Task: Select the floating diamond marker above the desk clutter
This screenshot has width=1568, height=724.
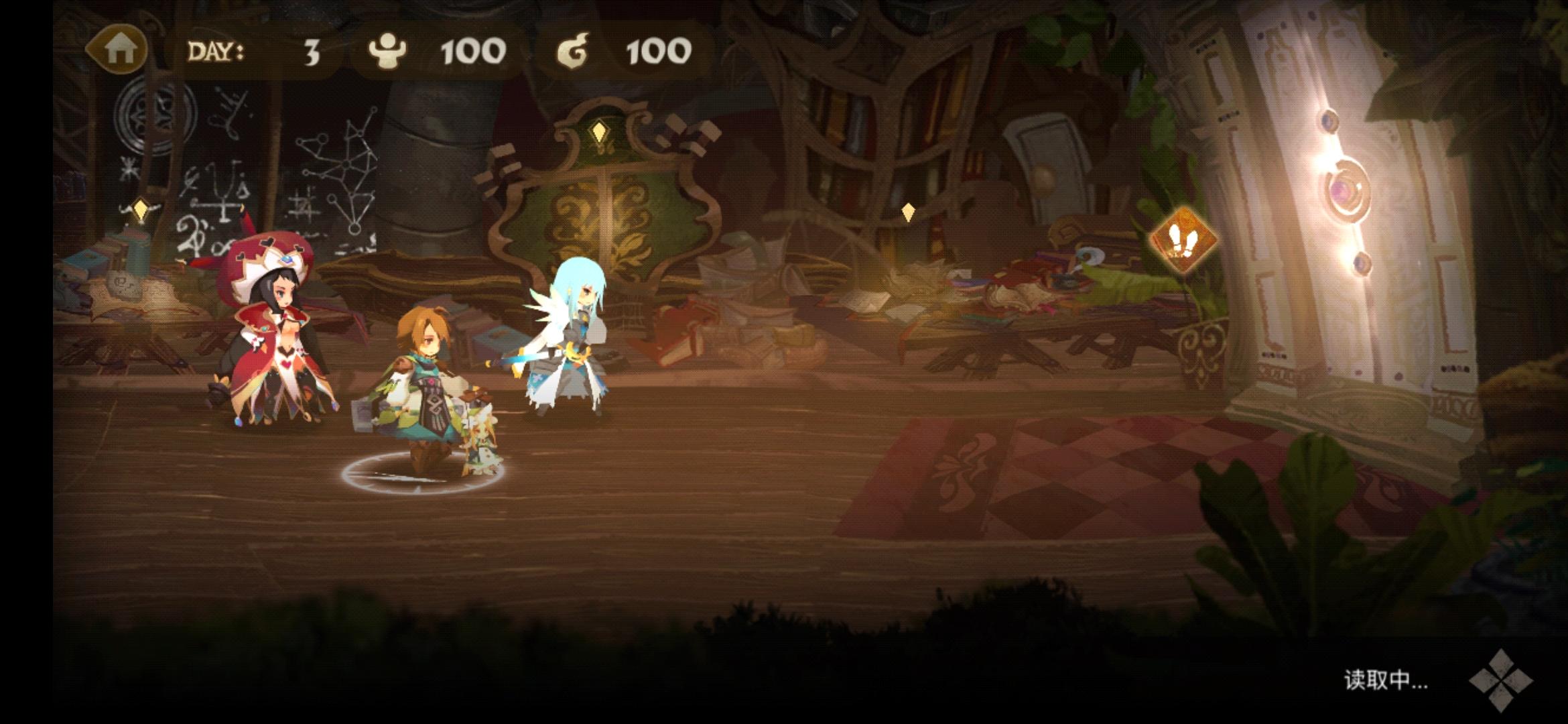Action: click(x=909, y=211)
